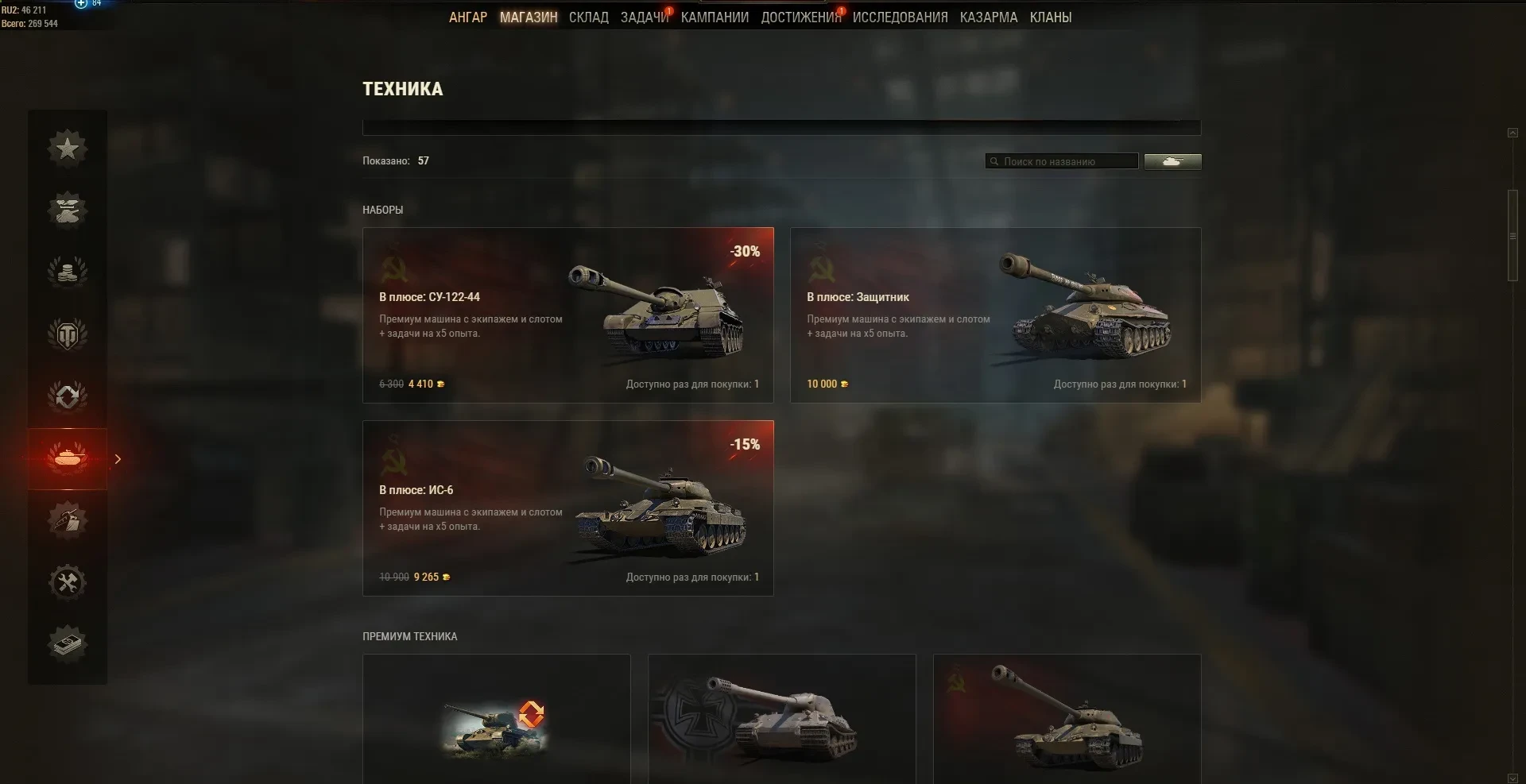Select the star category in the sidebar
The height and width of the screenshot is (784, 1526).
[68, 148]
